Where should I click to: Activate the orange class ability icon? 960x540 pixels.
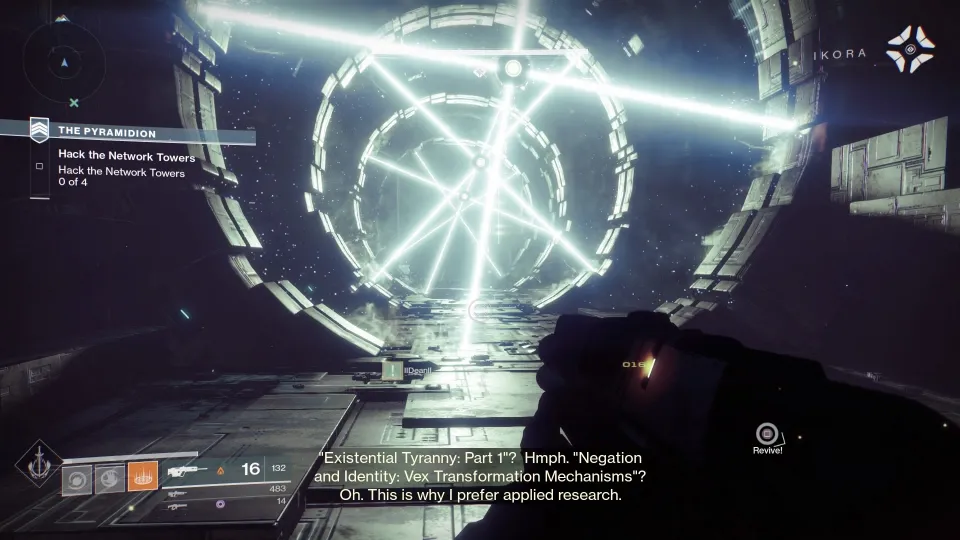click(x=142, y=477)
